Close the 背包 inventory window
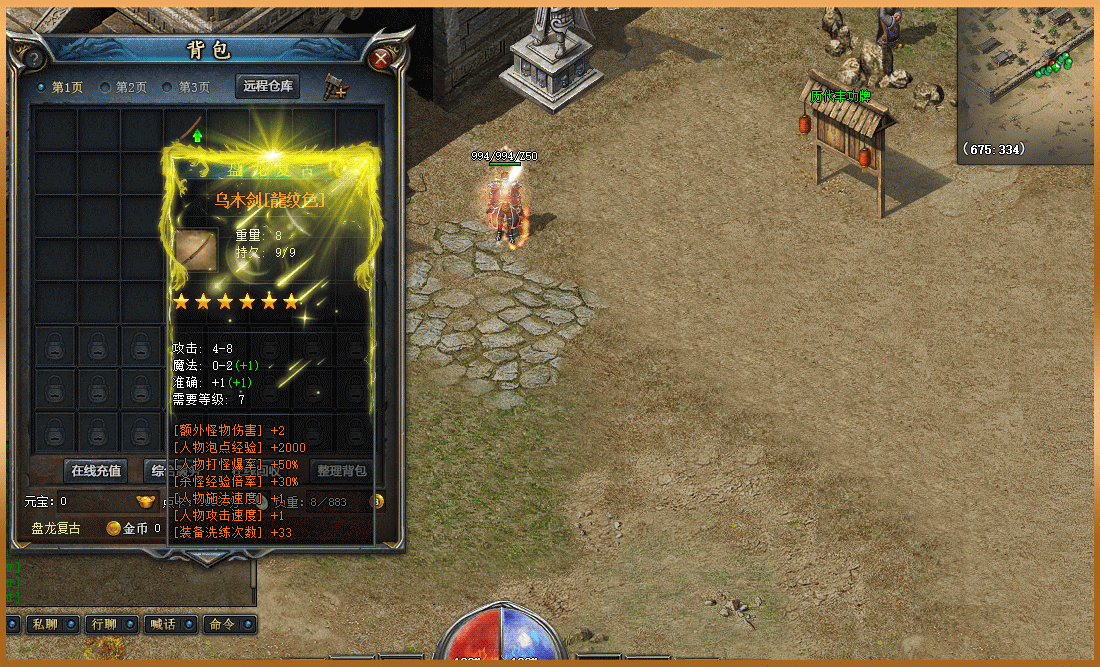This screenshot has width=1100, height=667. click(380, 59)
